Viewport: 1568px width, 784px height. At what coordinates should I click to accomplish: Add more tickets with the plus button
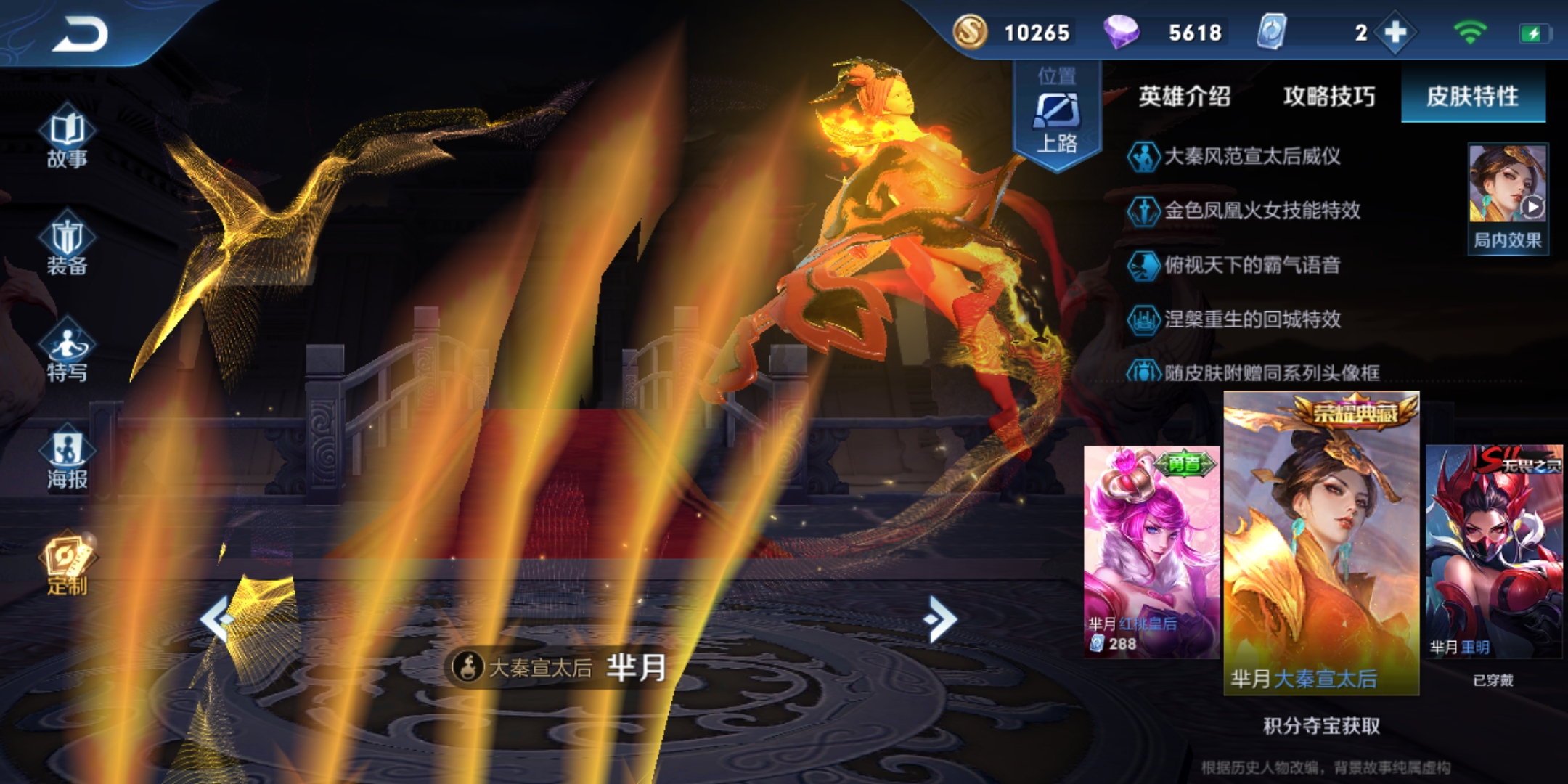click(1395, 33)
